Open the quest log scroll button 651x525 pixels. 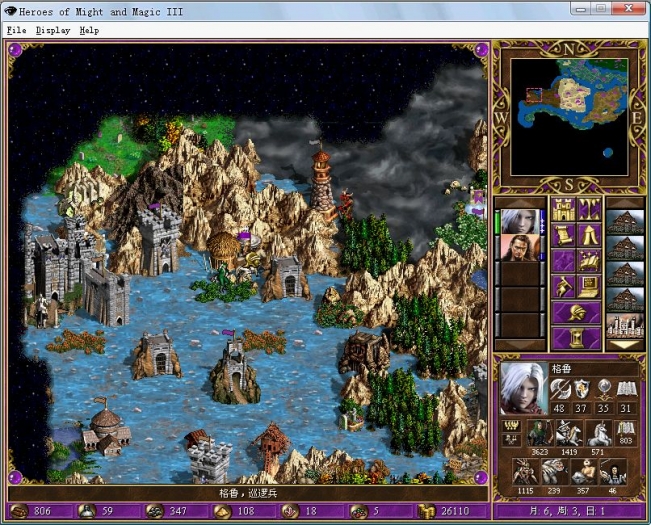tap(562, 236)
